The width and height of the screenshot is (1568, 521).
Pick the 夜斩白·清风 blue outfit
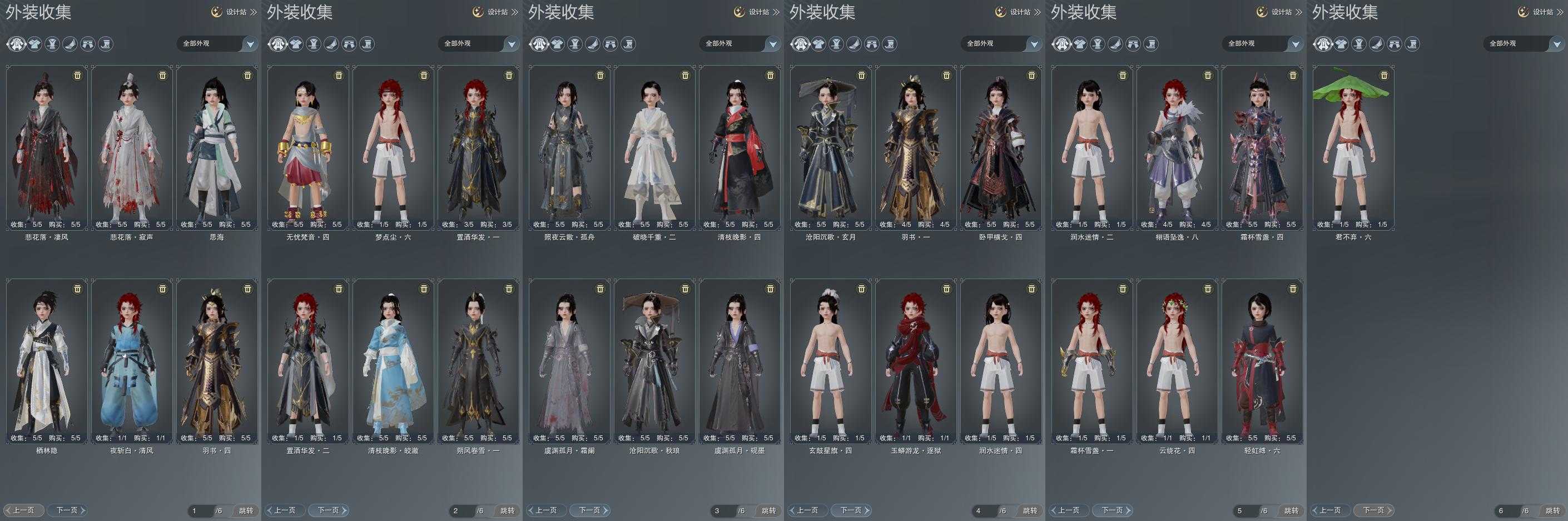pos(132,360)
